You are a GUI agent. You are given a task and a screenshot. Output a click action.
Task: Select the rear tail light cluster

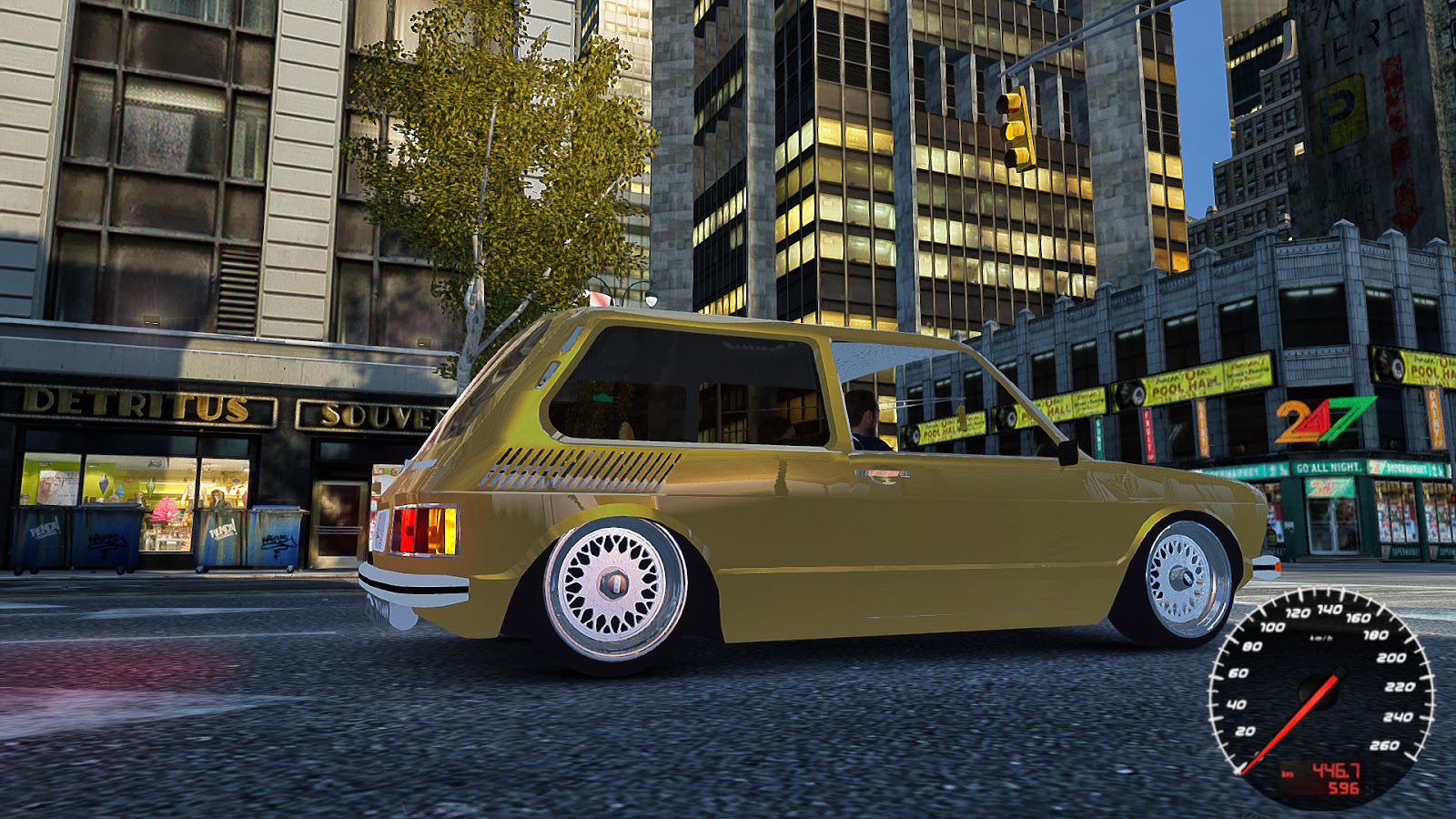pos(425,528)
